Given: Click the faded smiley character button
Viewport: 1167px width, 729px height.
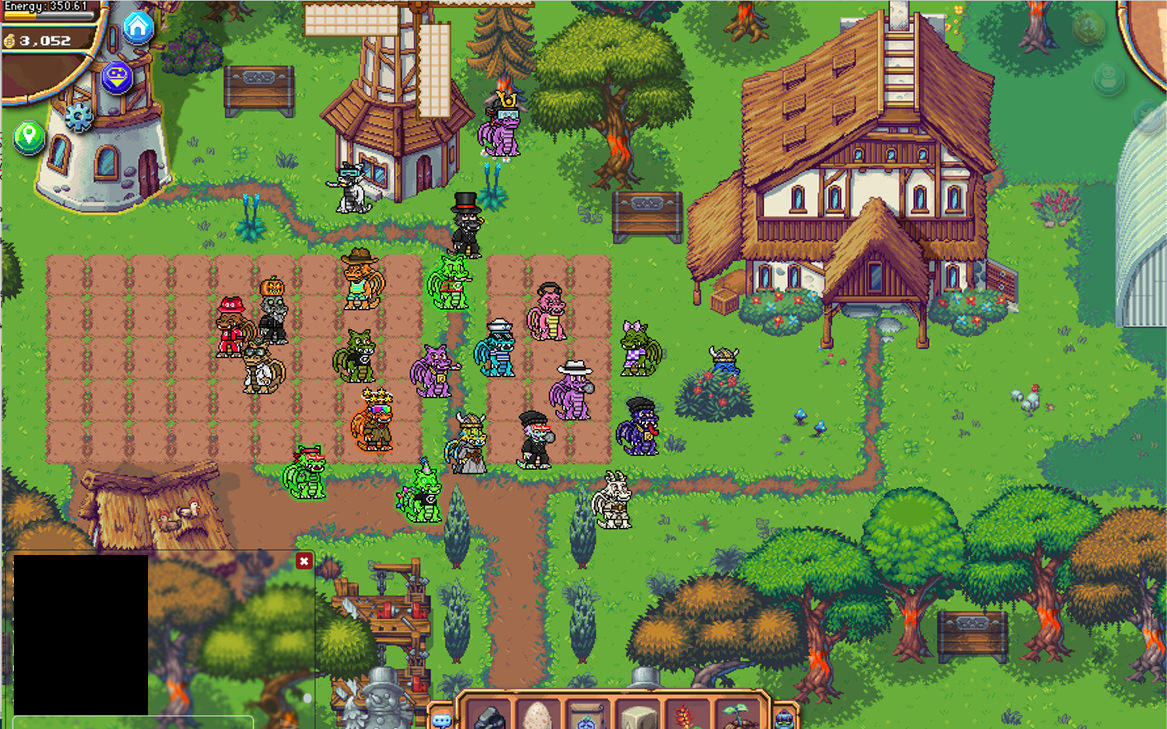Looking at the screenshot, I should [1108, 78].
